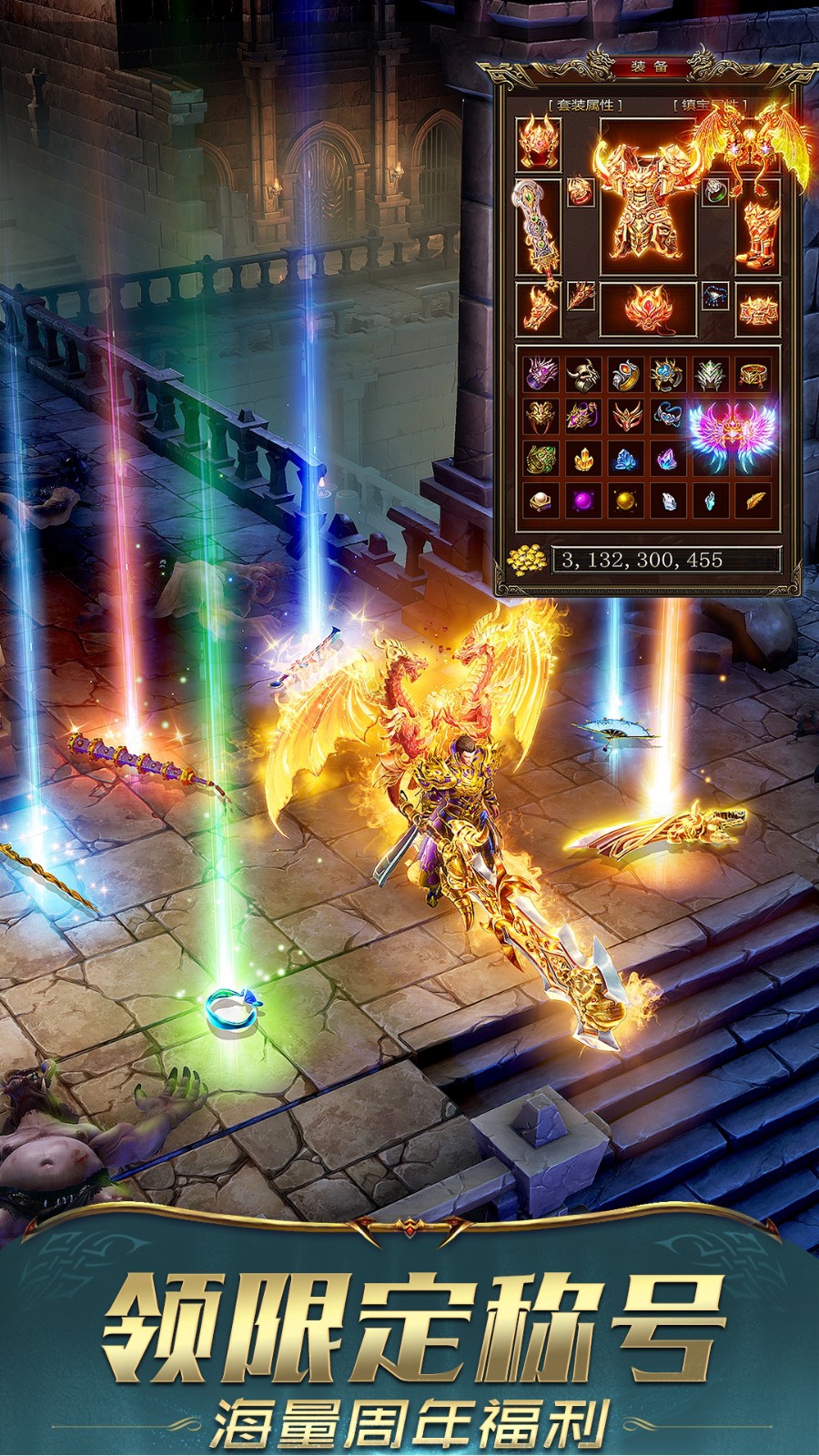Image resolution: width=819 pixels, height=1456 pixels.
Task: Select the equipped golden flame boots
Action: point(757,234)
